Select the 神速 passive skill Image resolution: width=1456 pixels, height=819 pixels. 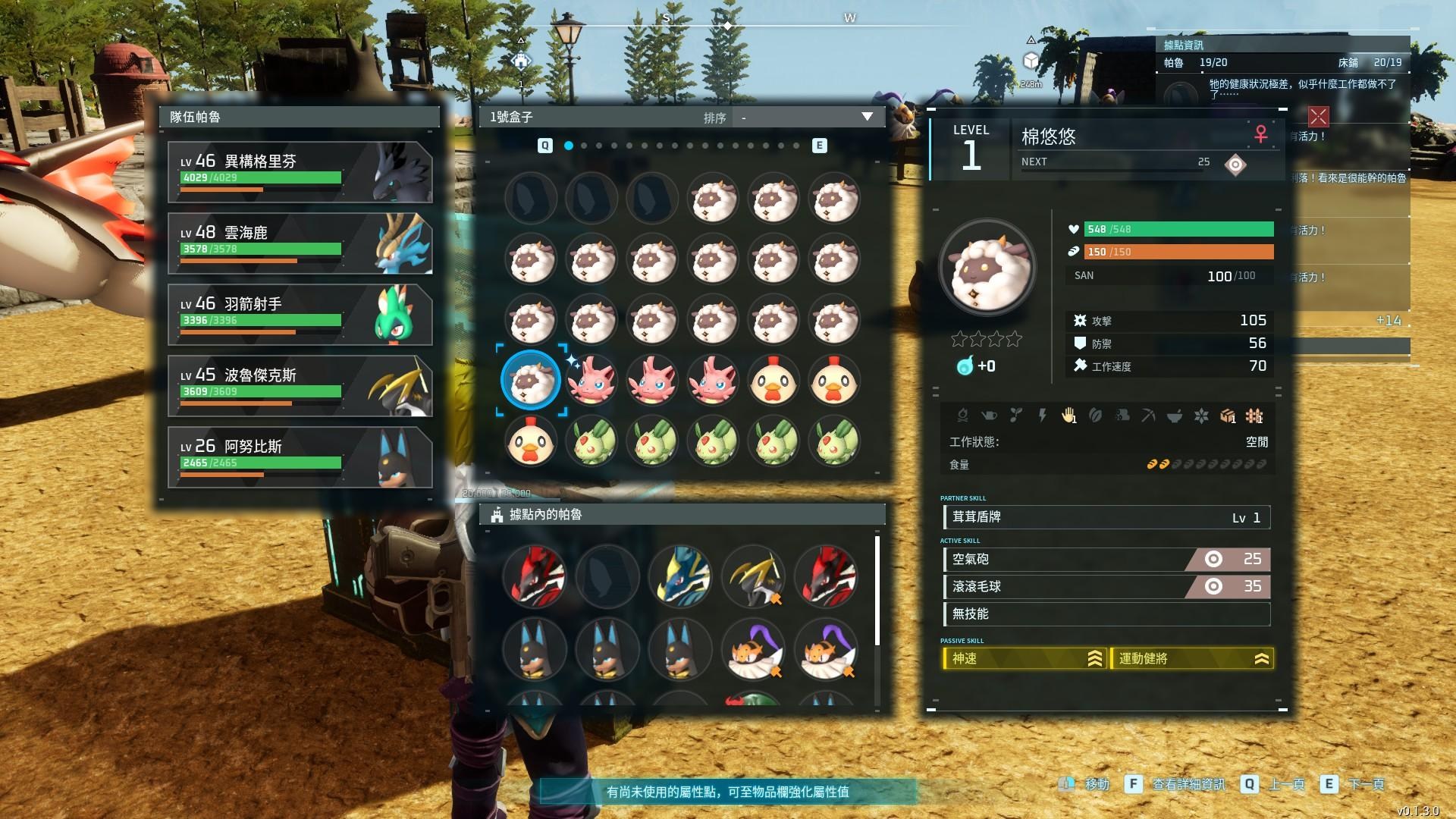1023,658
